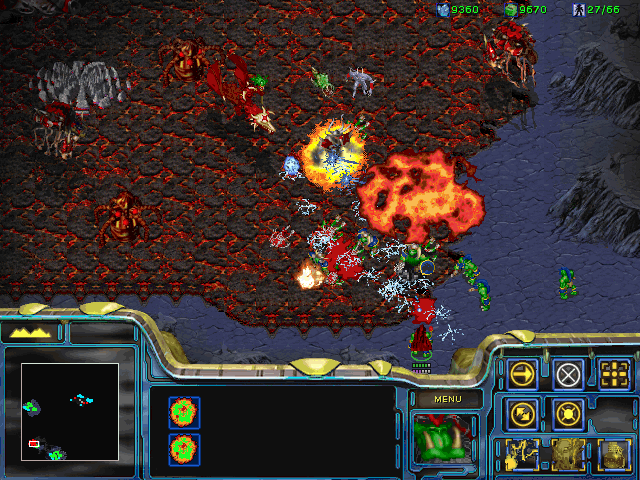Select the Stop command icon
Image resolution: width=640 pixels, height=480 pixels.
(x=569, y=374)
